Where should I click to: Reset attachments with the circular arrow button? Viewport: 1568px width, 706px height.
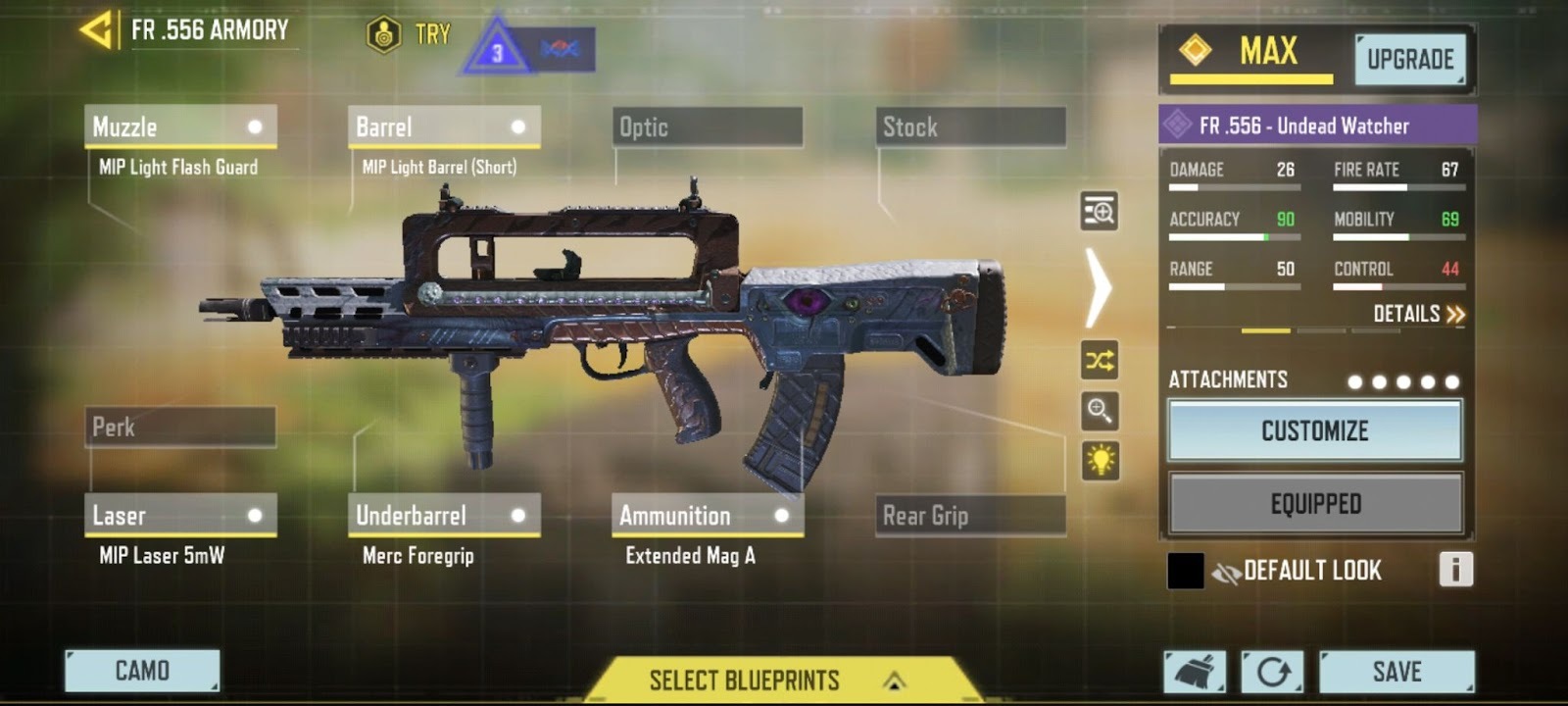1272,672
